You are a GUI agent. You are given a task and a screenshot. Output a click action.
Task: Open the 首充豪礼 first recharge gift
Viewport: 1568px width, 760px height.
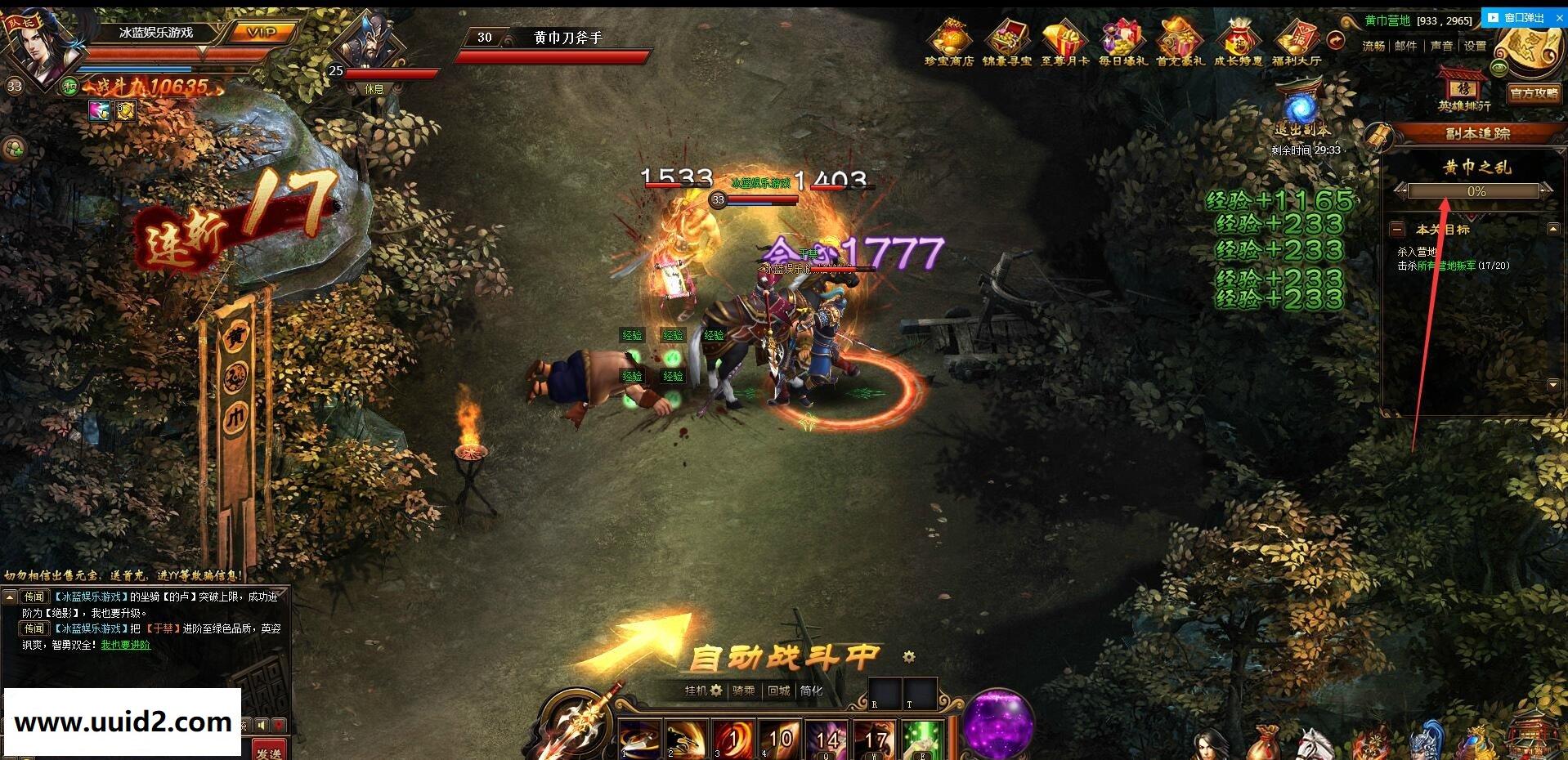[1180, 42]
